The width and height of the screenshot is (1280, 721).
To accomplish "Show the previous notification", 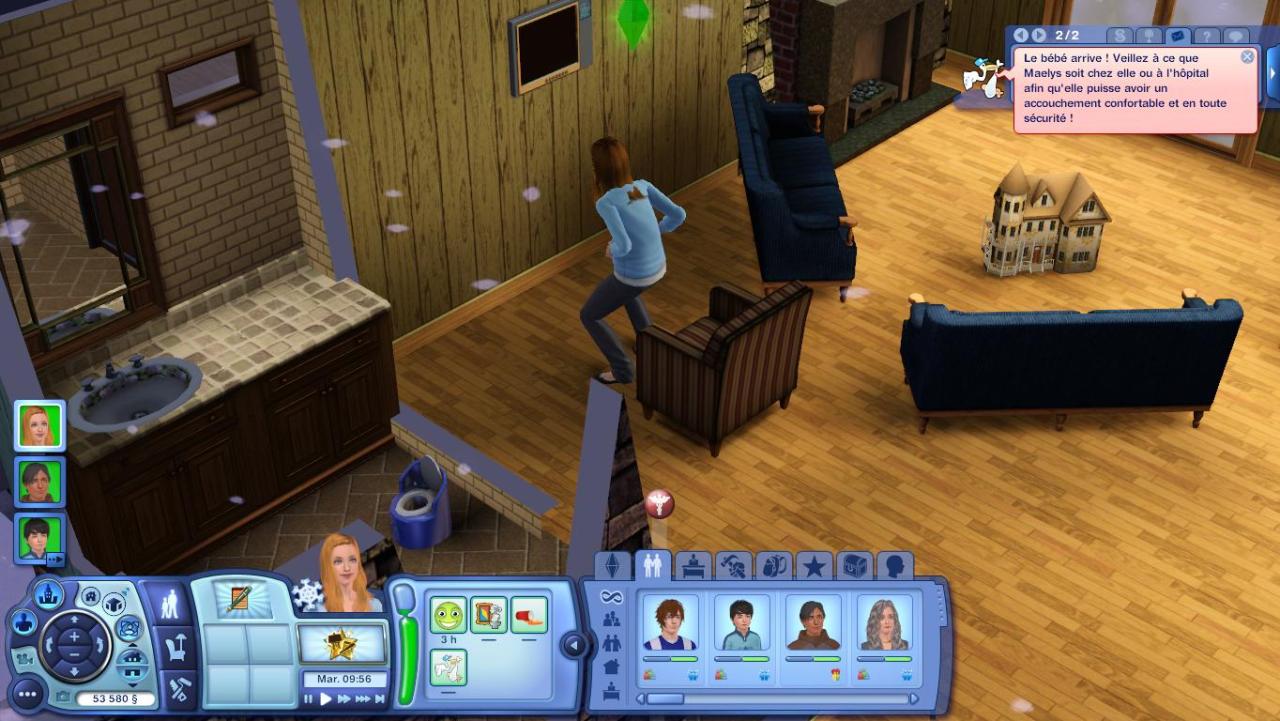I will click(1021, 36).
